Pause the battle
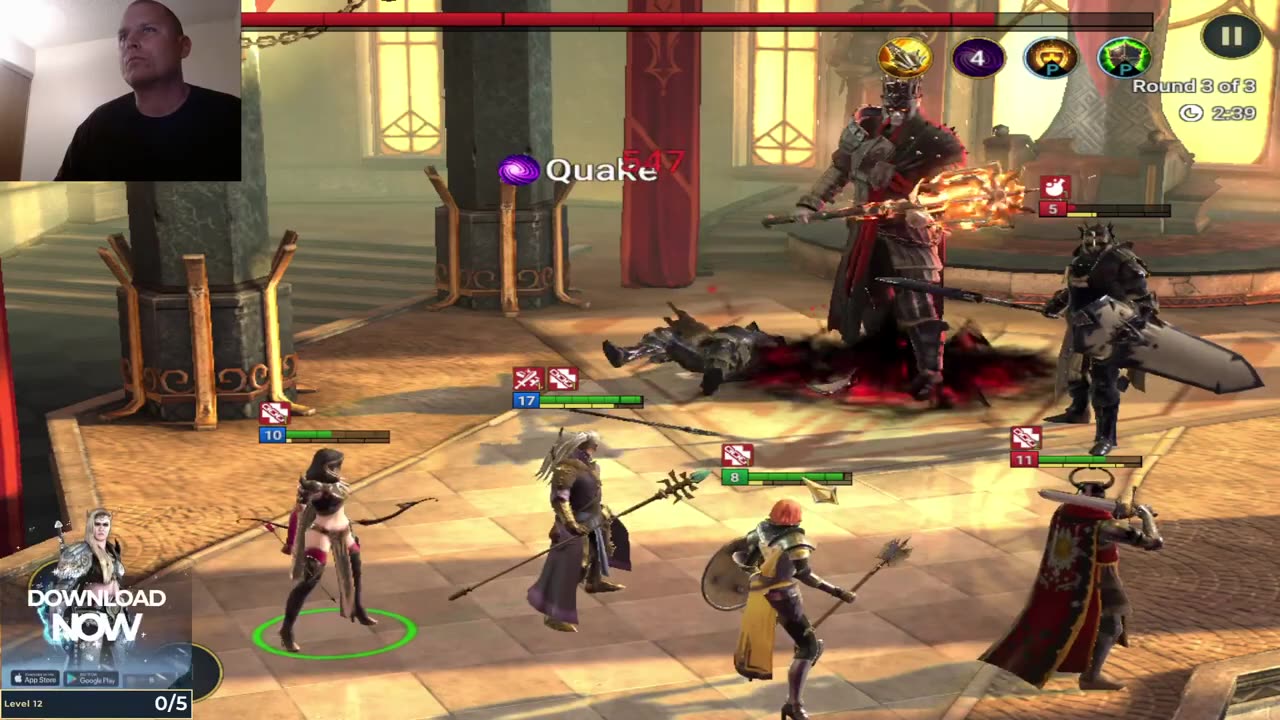The height and width of the screenshot is (720, 1280). point(1231,37)
